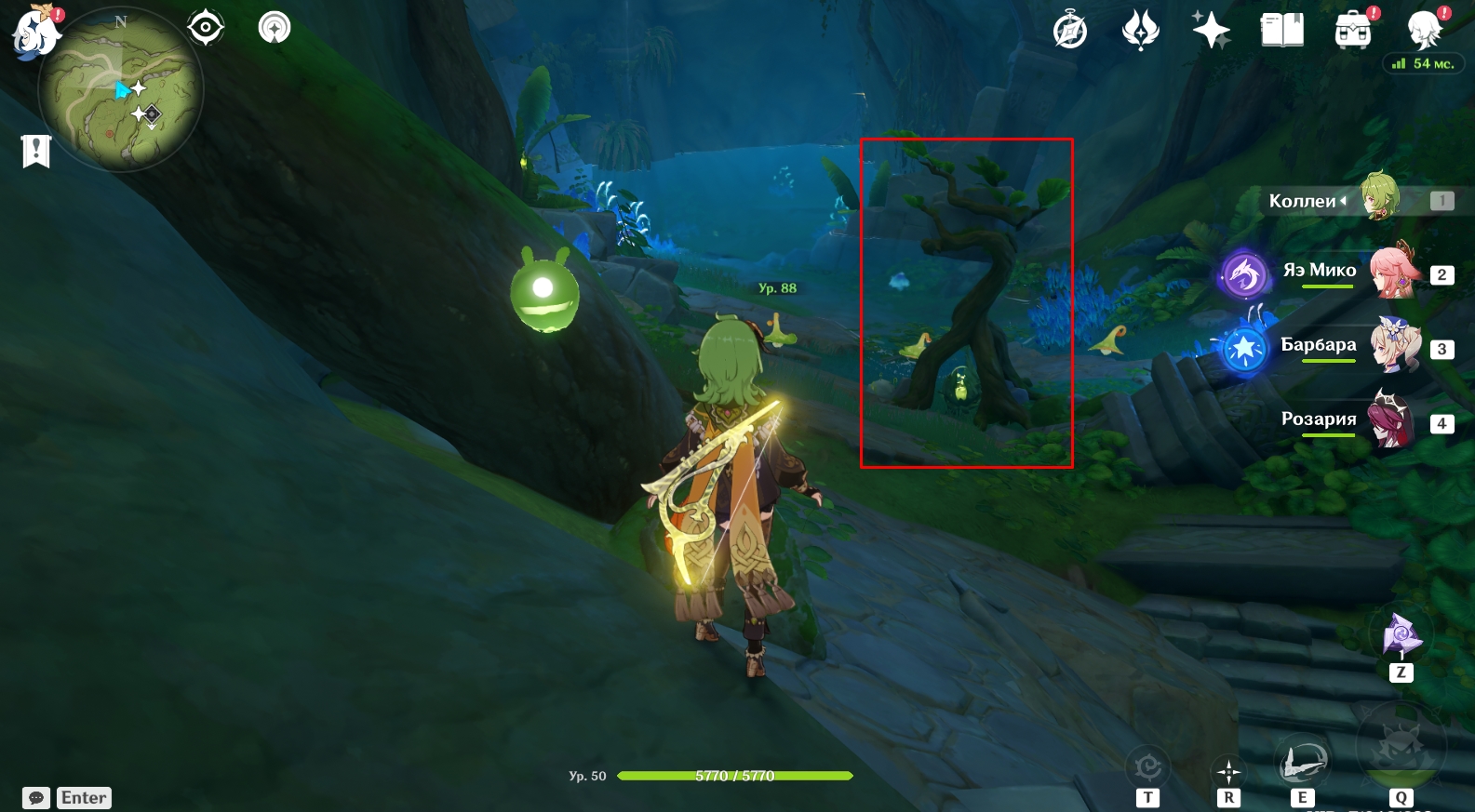Open the quest navigation icon beside the eye
Screen dimensions: 1475x812
[x=275, y=28]
